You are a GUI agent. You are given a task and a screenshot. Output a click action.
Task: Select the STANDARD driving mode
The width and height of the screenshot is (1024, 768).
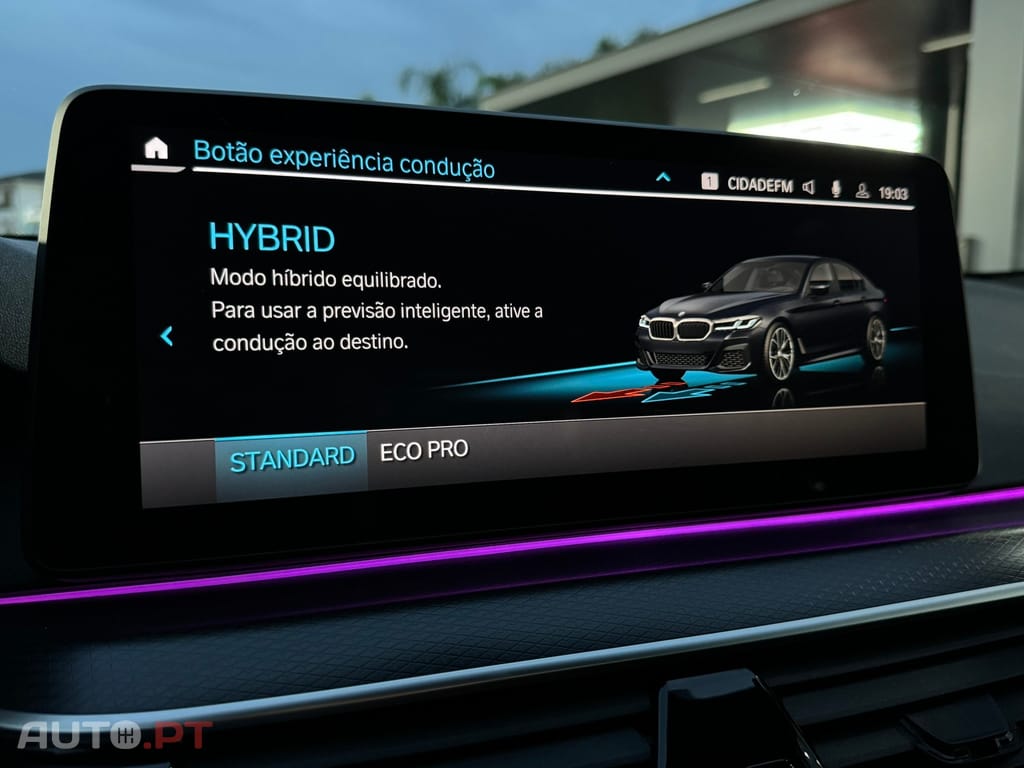(x=292, y=460)
